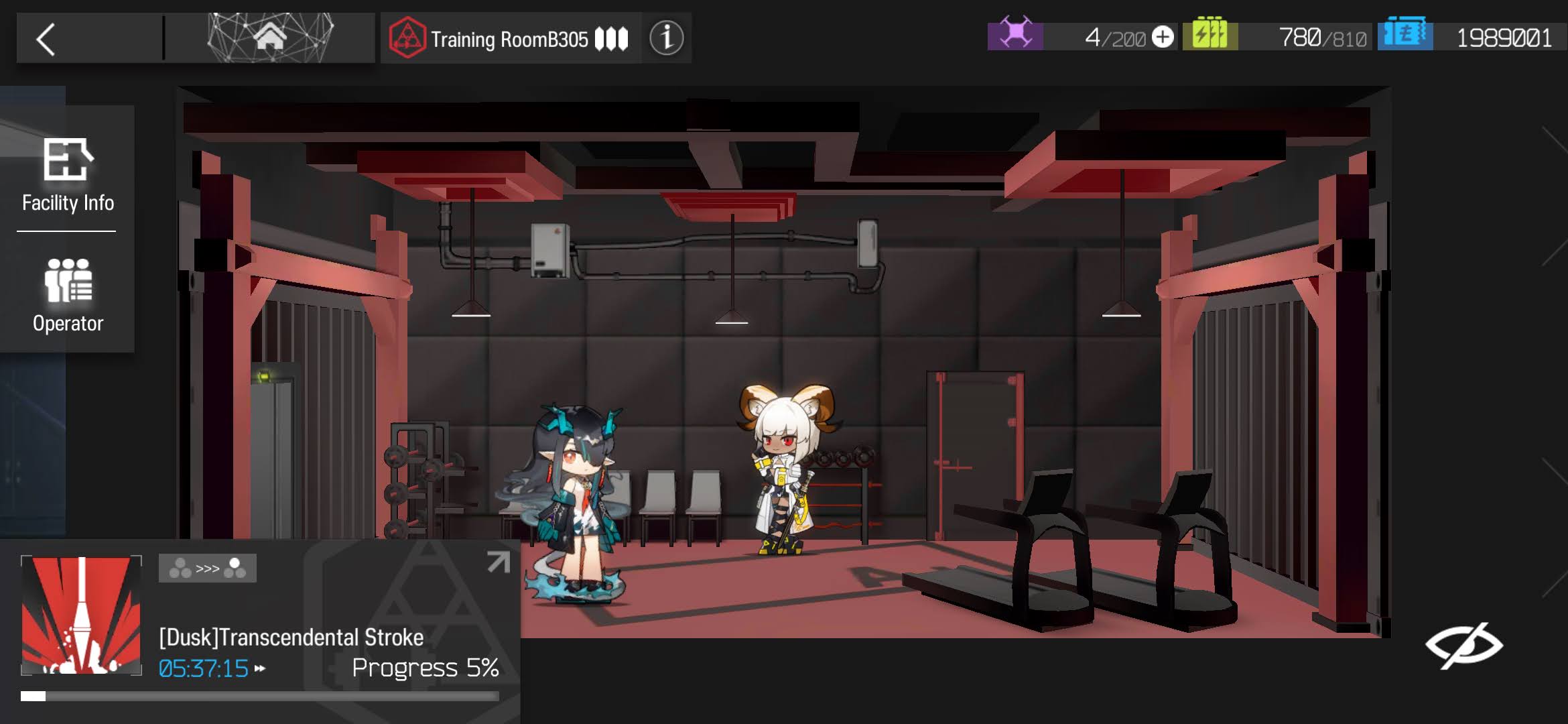The image size is (1568, 724).
Task: Expand the skill training panel arrow
Action: 498,562
